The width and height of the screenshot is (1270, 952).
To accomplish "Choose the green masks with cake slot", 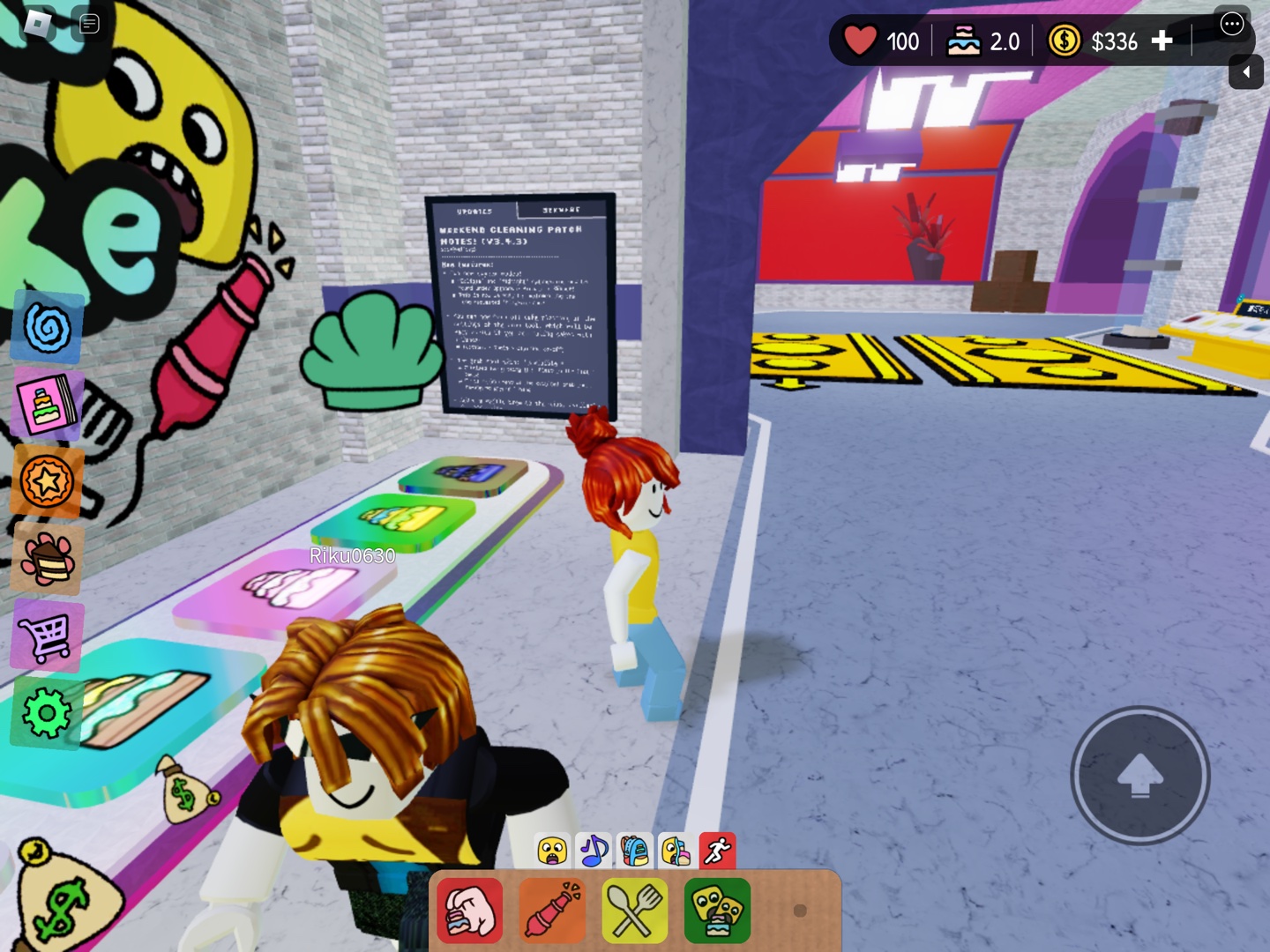I will pyautogui.click(x=717, y=911).
